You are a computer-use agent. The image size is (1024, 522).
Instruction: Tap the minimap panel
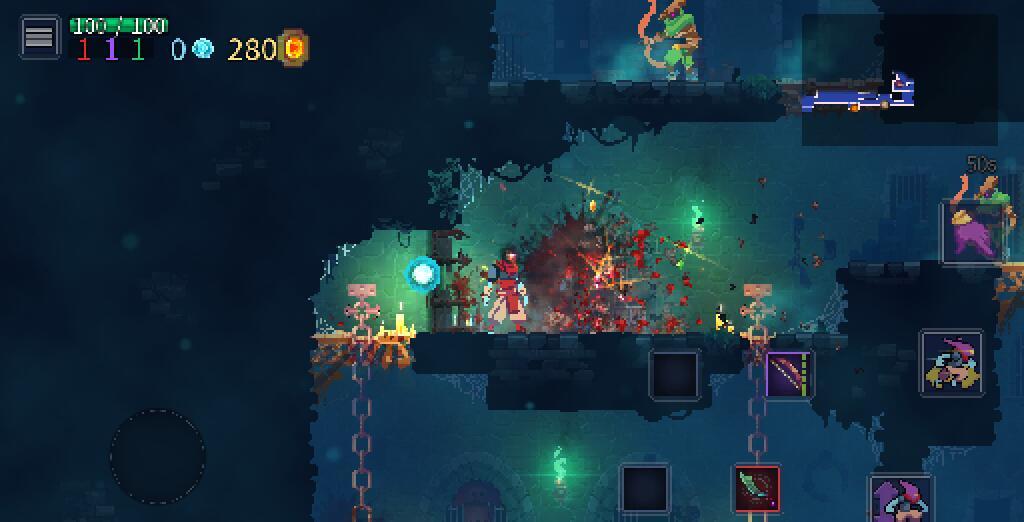899,79
